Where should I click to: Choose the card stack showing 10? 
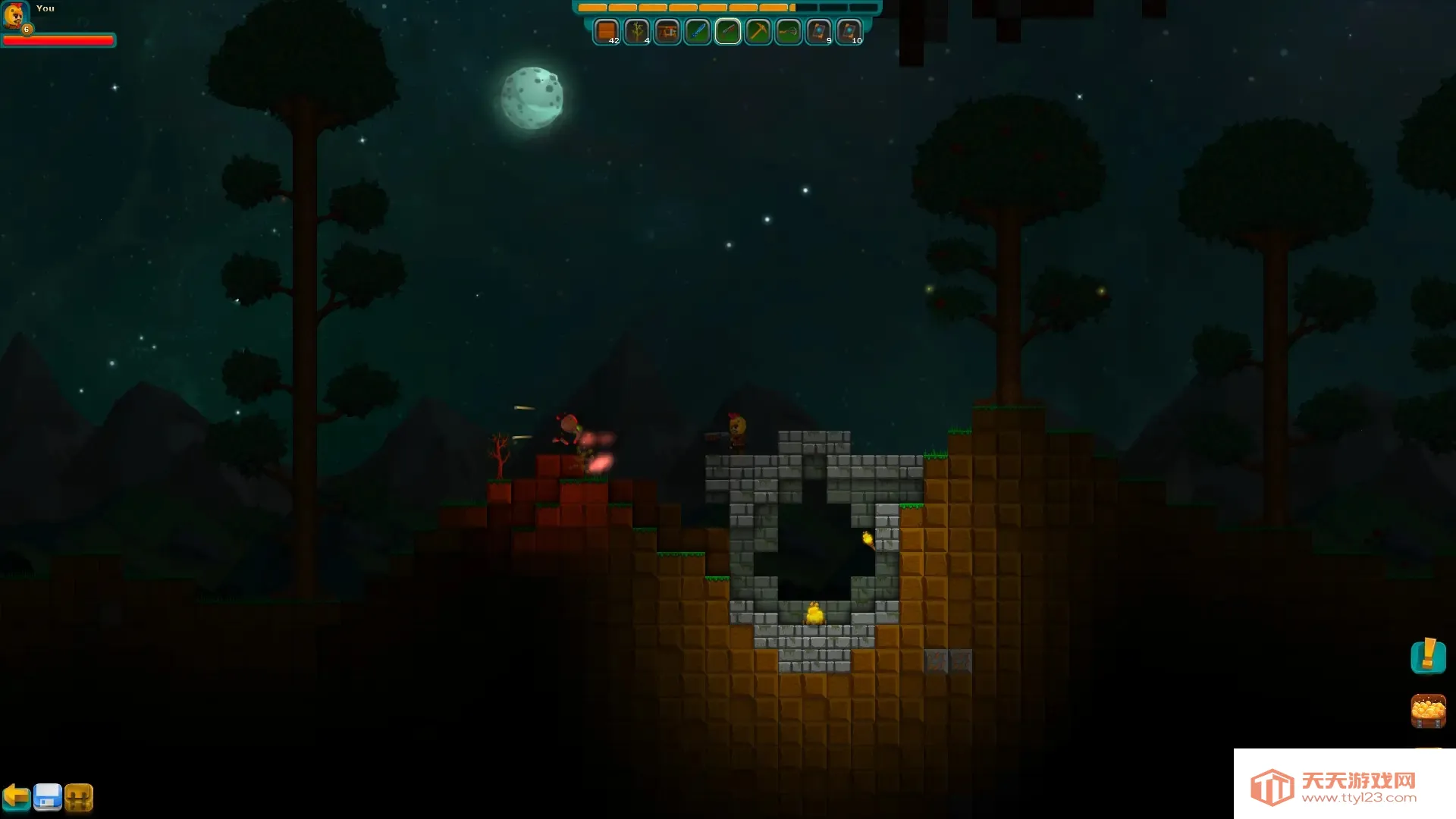(x=849, y=32)
